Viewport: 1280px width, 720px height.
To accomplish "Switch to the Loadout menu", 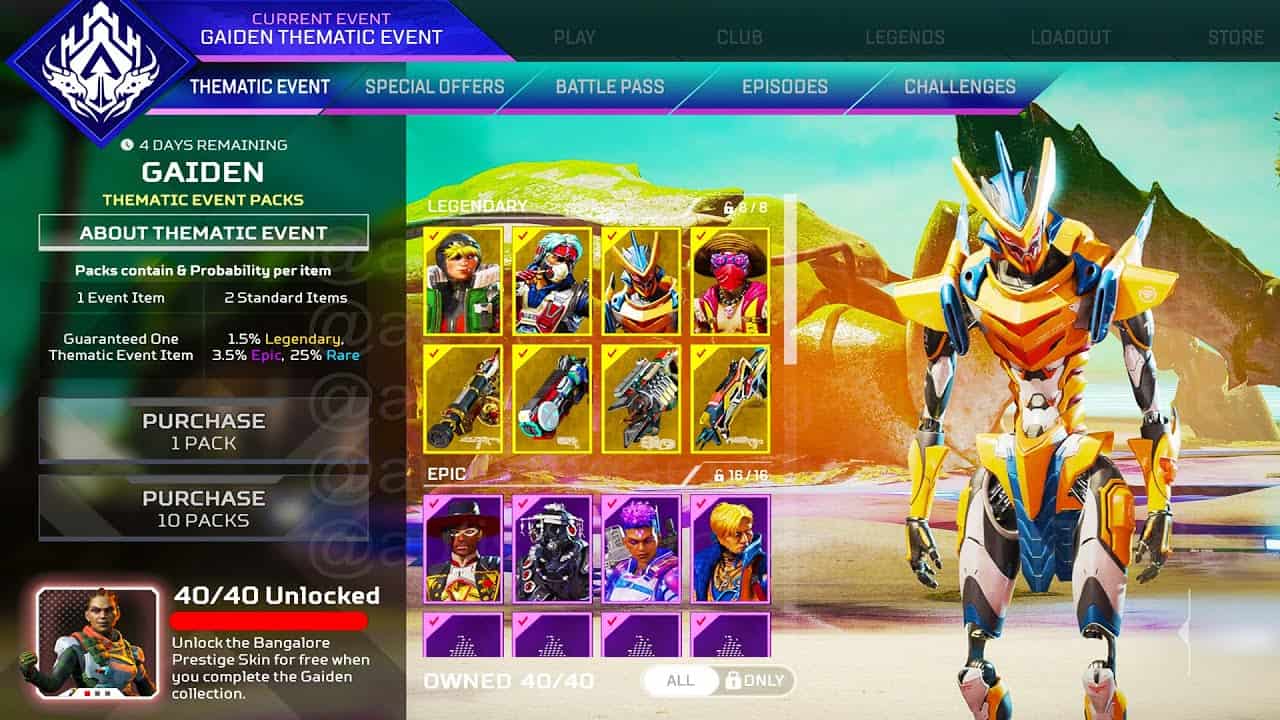I will 1070,37.
